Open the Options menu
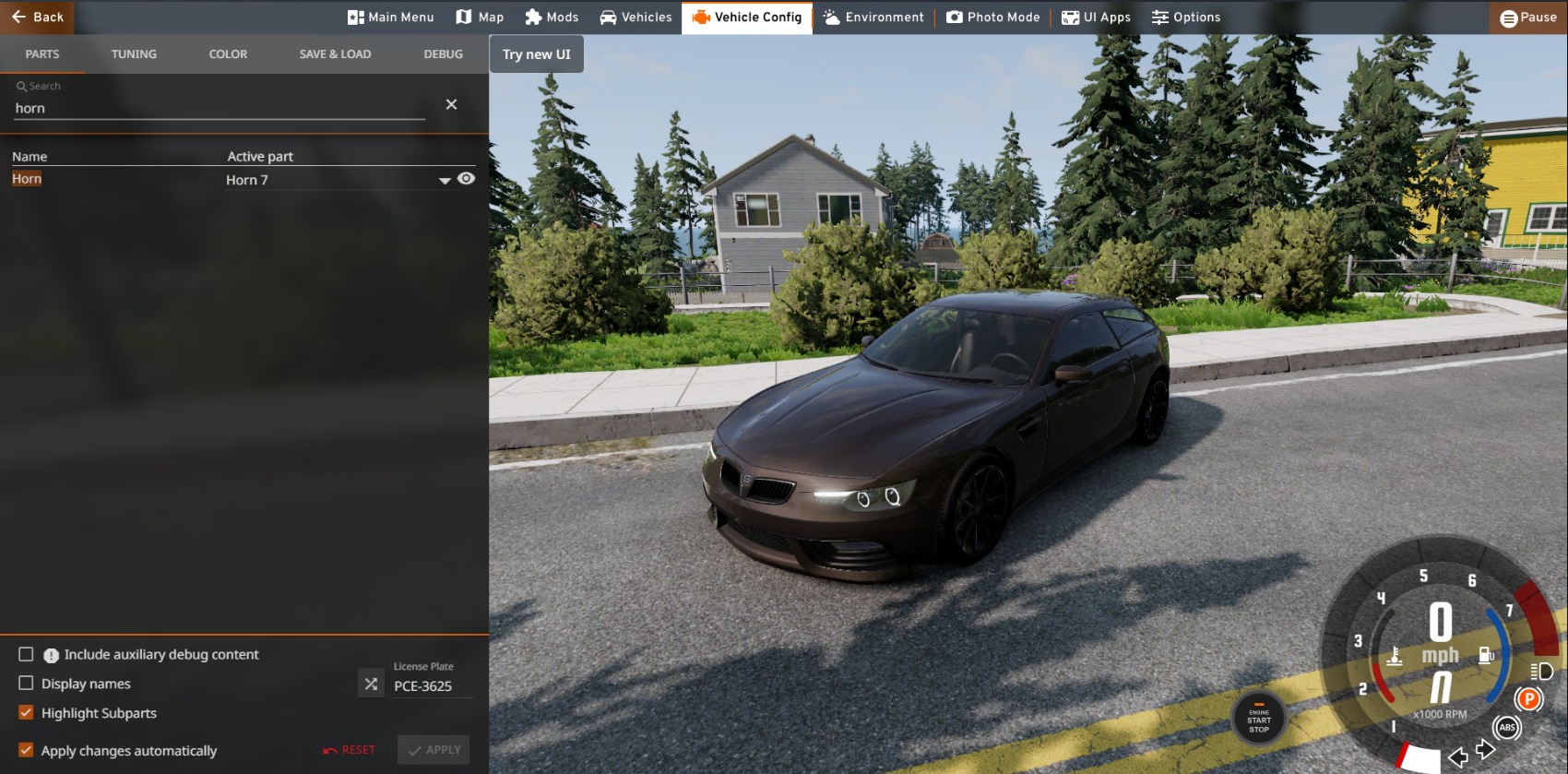The image size is (1568, 774). 1185,18
